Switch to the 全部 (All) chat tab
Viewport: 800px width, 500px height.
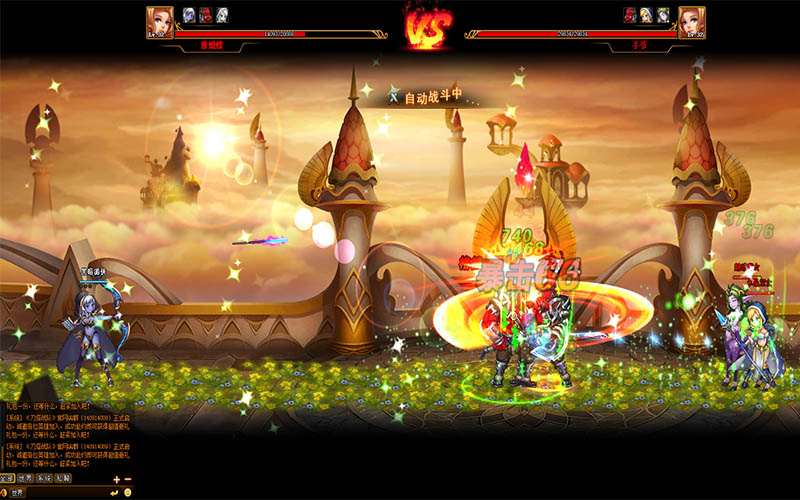click(8, 479)
